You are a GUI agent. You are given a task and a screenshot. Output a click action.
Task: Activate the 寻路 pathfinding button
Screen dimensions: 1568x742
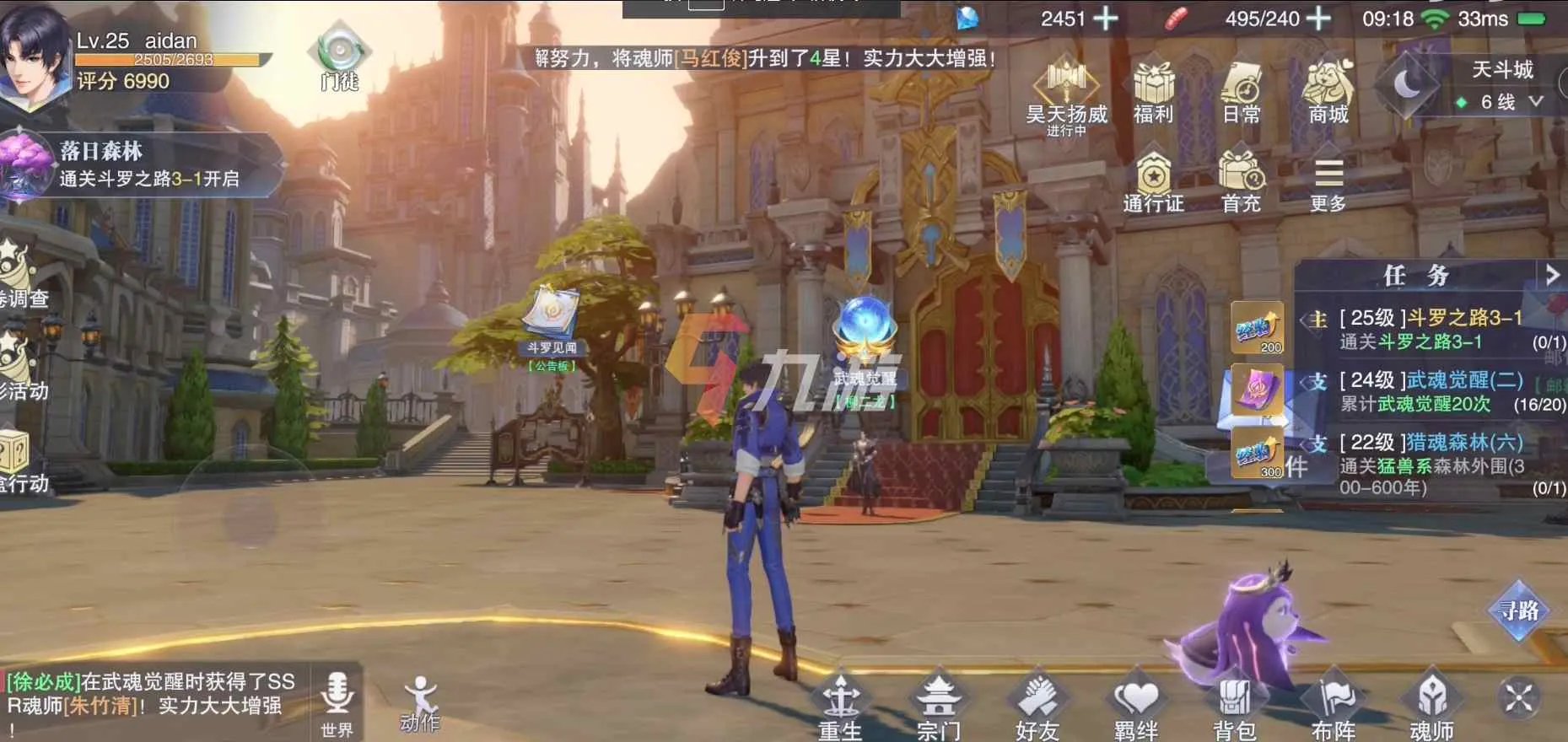click(1518, 610)
